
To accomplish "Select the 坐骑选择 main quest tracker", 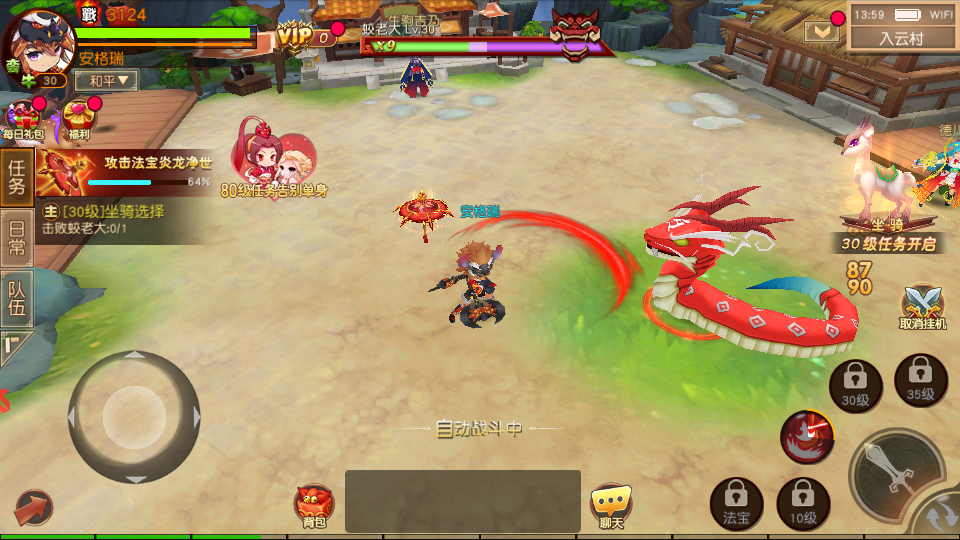I will [120, 220].
